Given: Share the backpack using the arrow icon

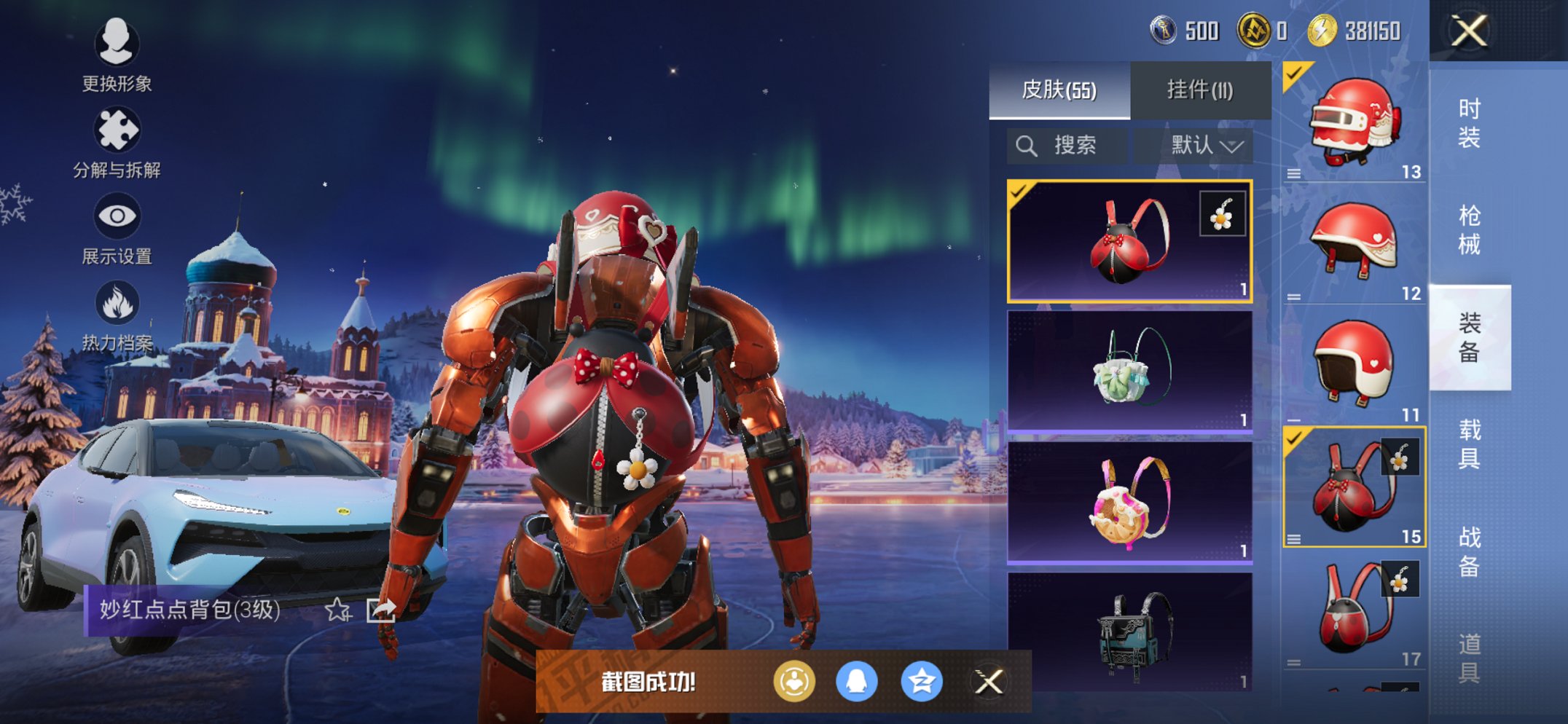Looking at the screenshot, I should (x=381, y=610).
